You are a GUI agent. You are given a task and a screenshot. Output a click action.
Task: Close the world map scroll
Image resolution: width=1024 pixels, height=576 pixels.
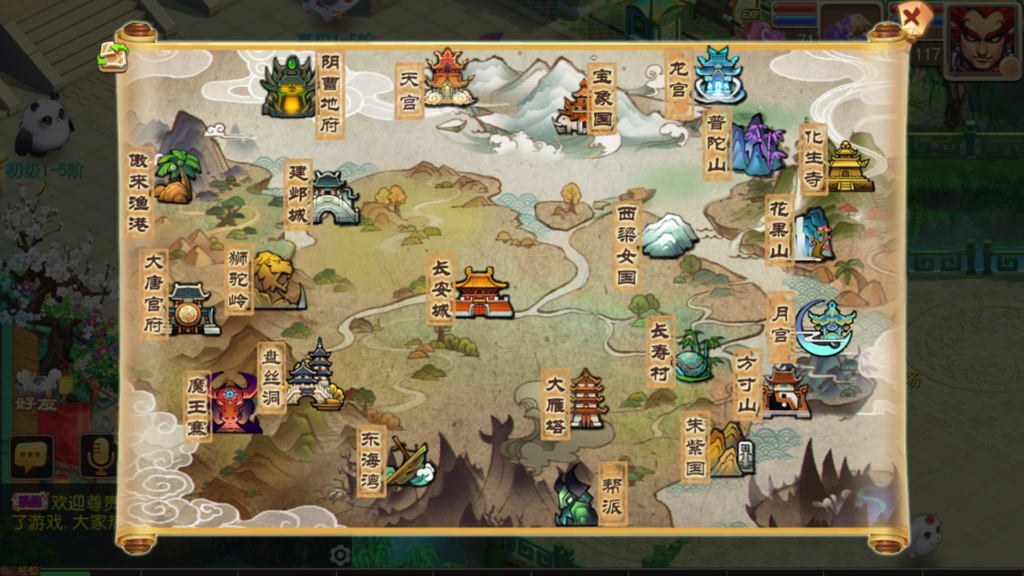[x=911, y=18]
